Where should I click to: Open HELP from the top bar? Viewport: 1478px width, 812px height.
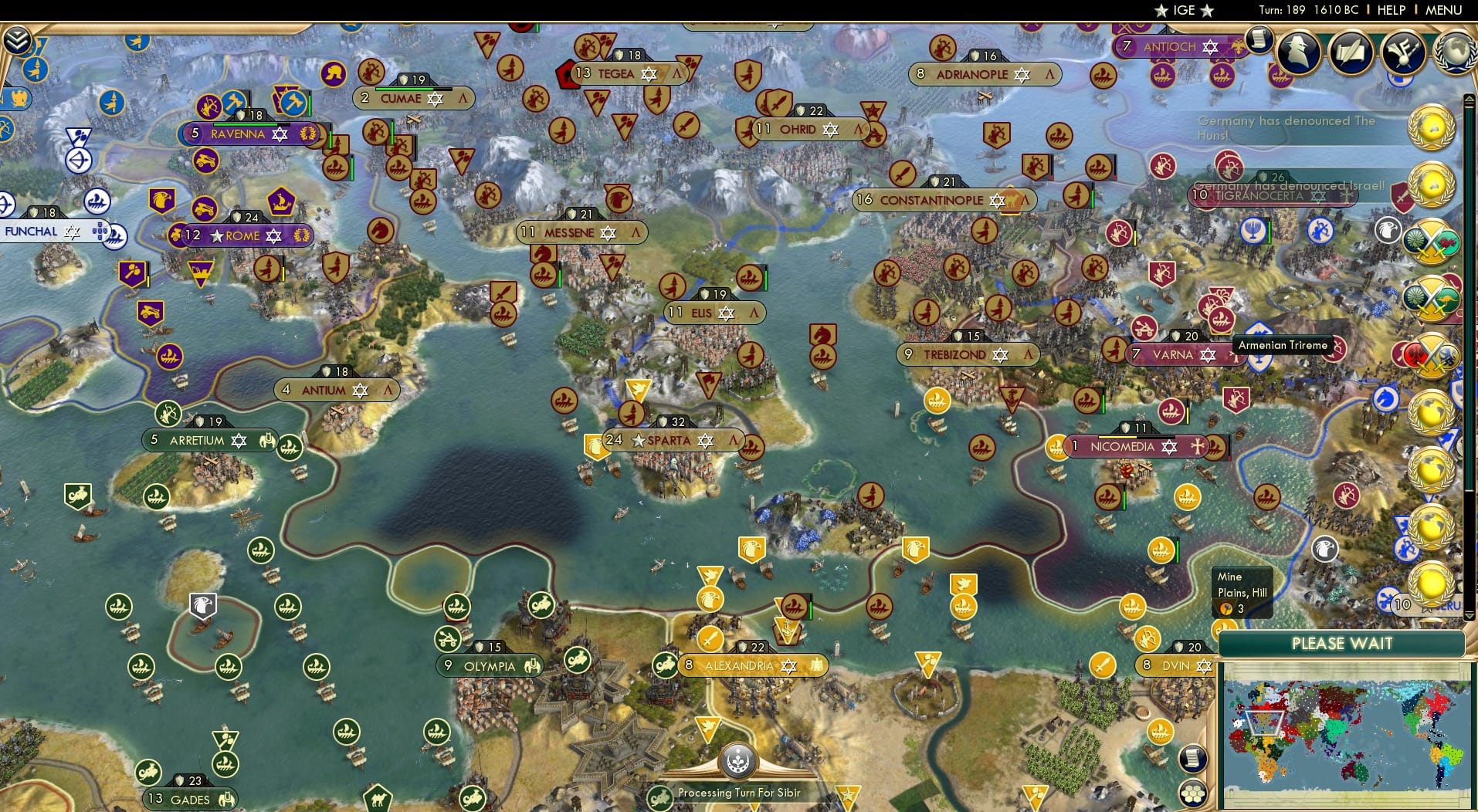point(1392,10)
